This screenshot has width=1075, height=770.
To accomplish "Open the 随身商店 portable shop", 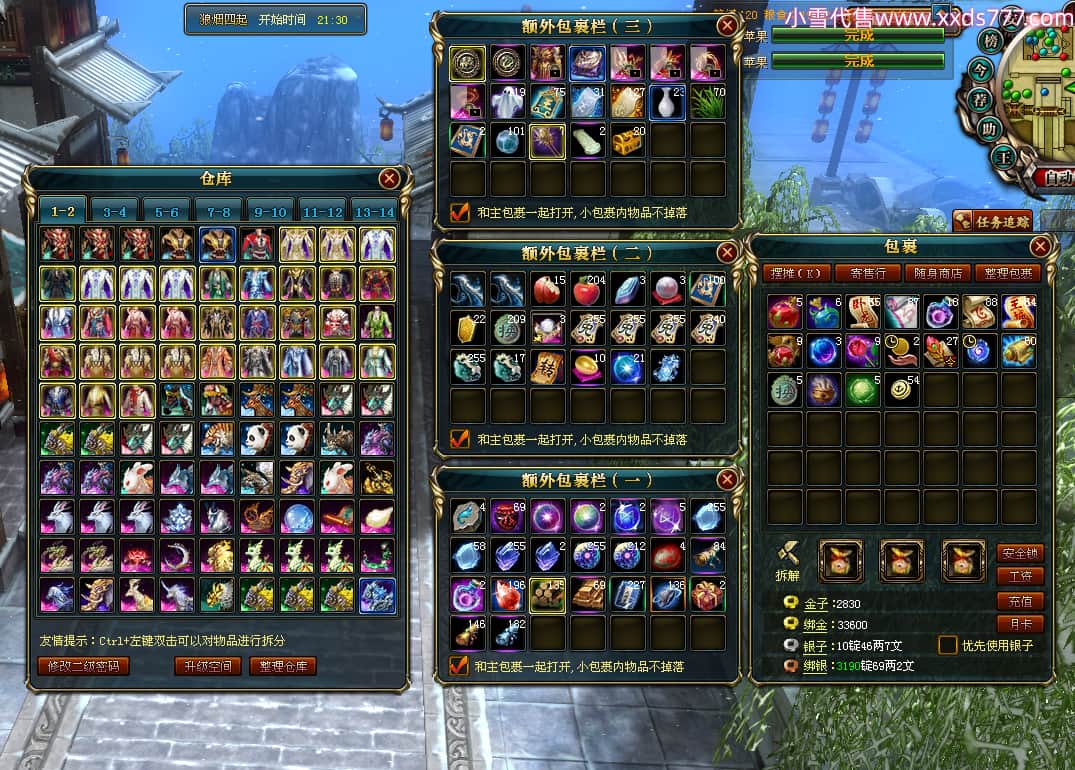I will pyautogui.click(x=939, y=273).
